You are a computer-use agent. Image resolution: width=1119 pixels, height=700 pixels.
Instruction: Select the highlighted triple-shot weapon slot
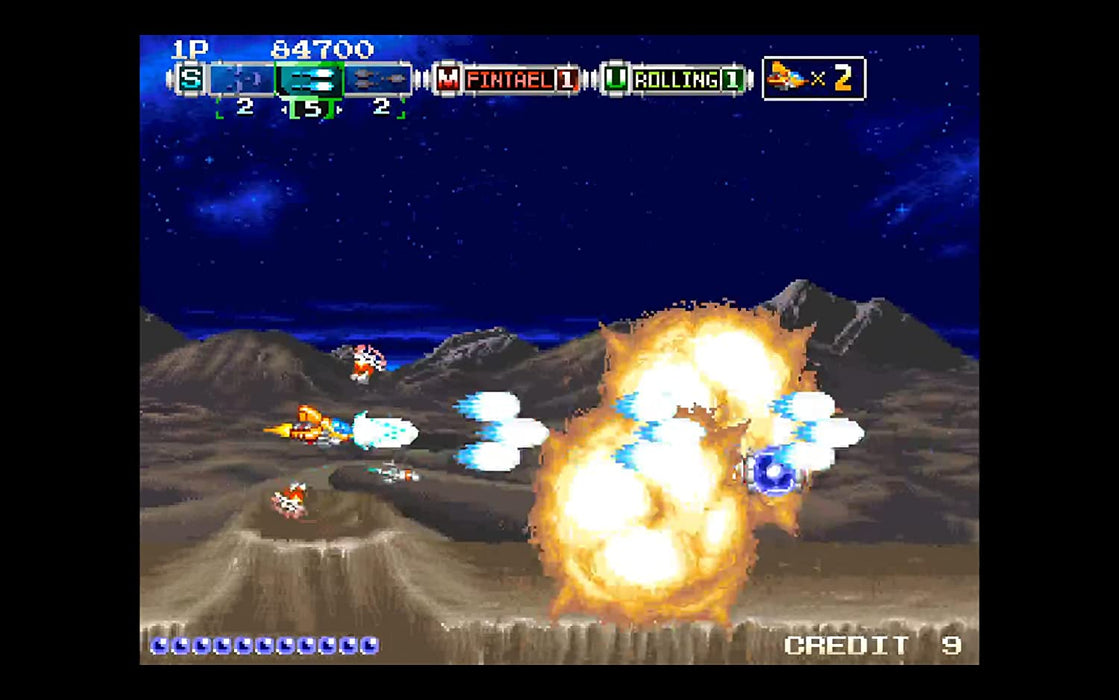click(x=310, y=79)
